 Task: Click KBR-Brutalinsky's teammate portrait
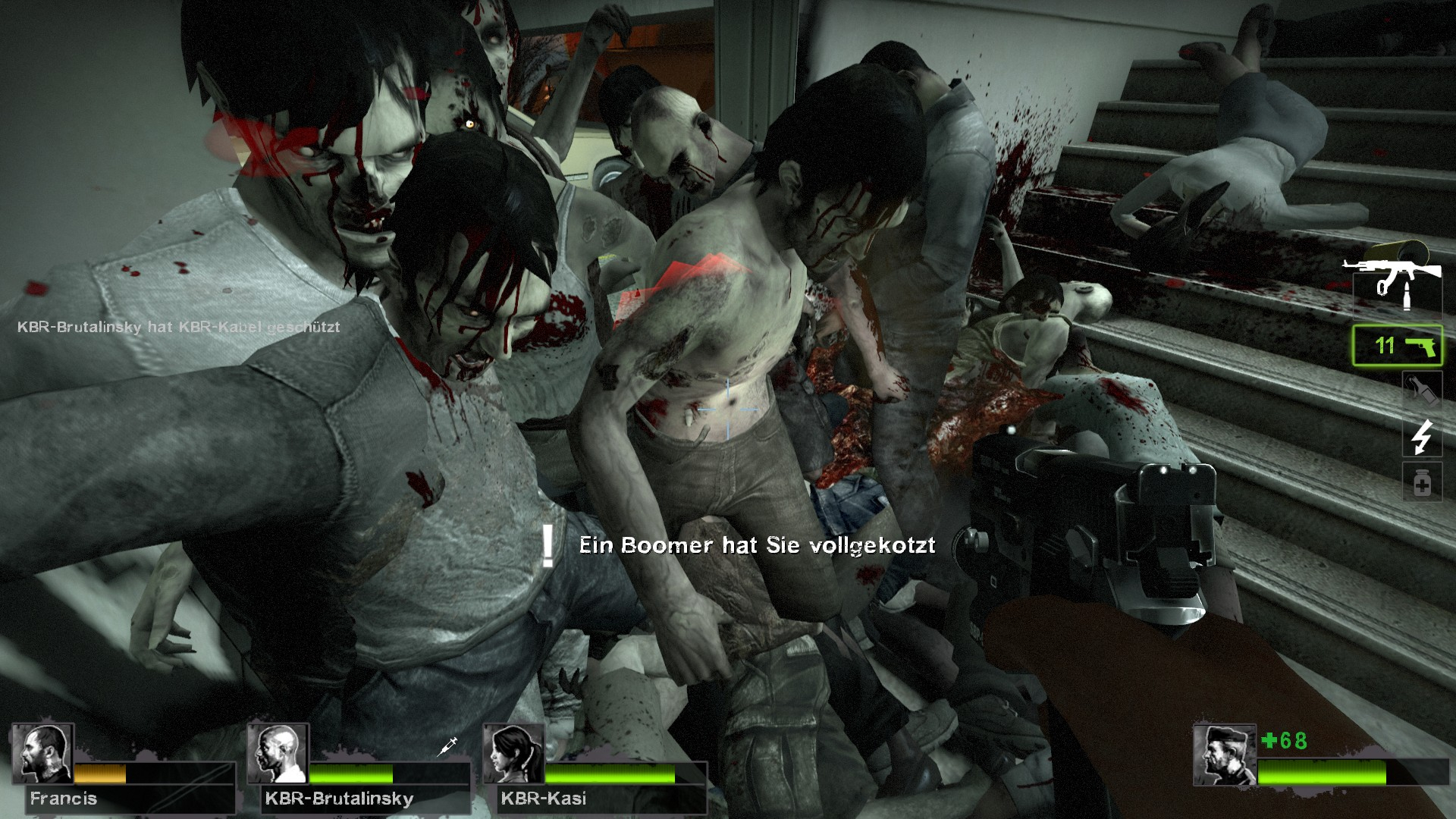click(x=278, y=753)
